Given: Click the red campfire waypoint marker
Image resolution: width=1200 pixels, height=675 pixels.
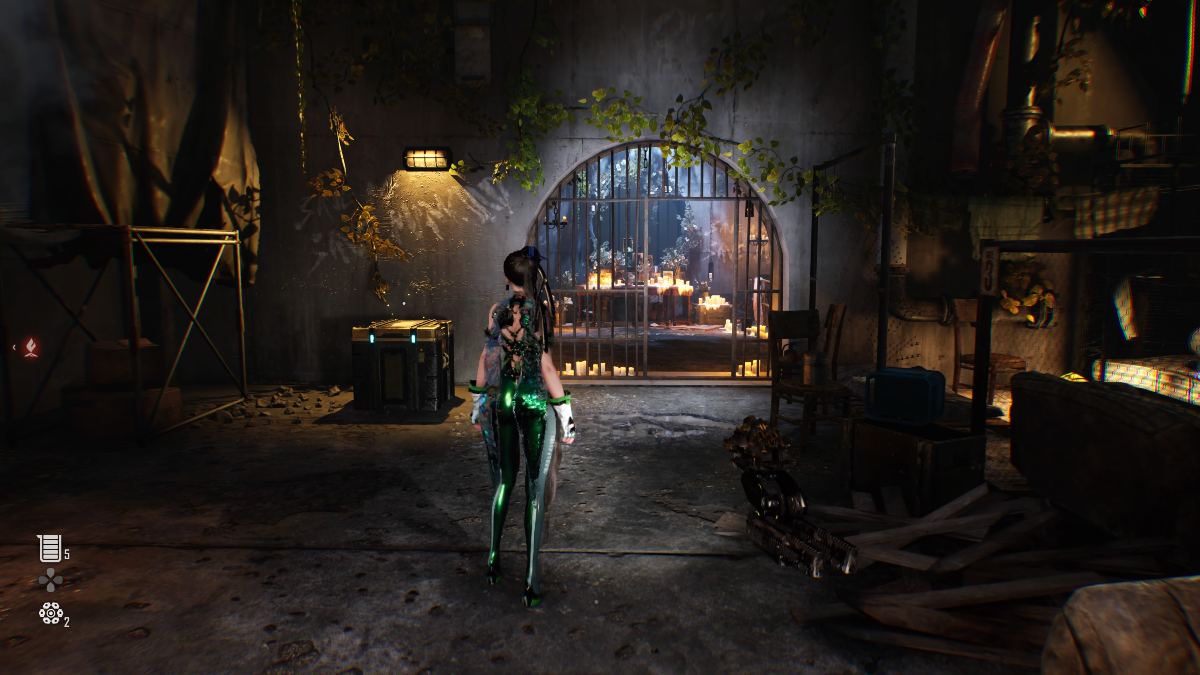Looking at the screenshot, I should point(33,348).
